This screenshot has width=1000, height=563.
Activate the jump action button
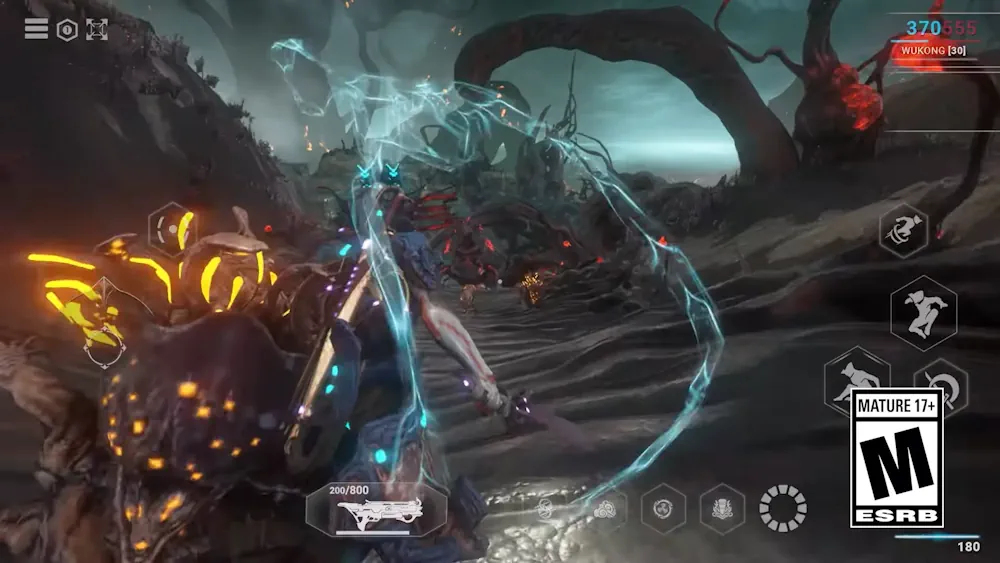pyautogui.click(x=923, y=312)
